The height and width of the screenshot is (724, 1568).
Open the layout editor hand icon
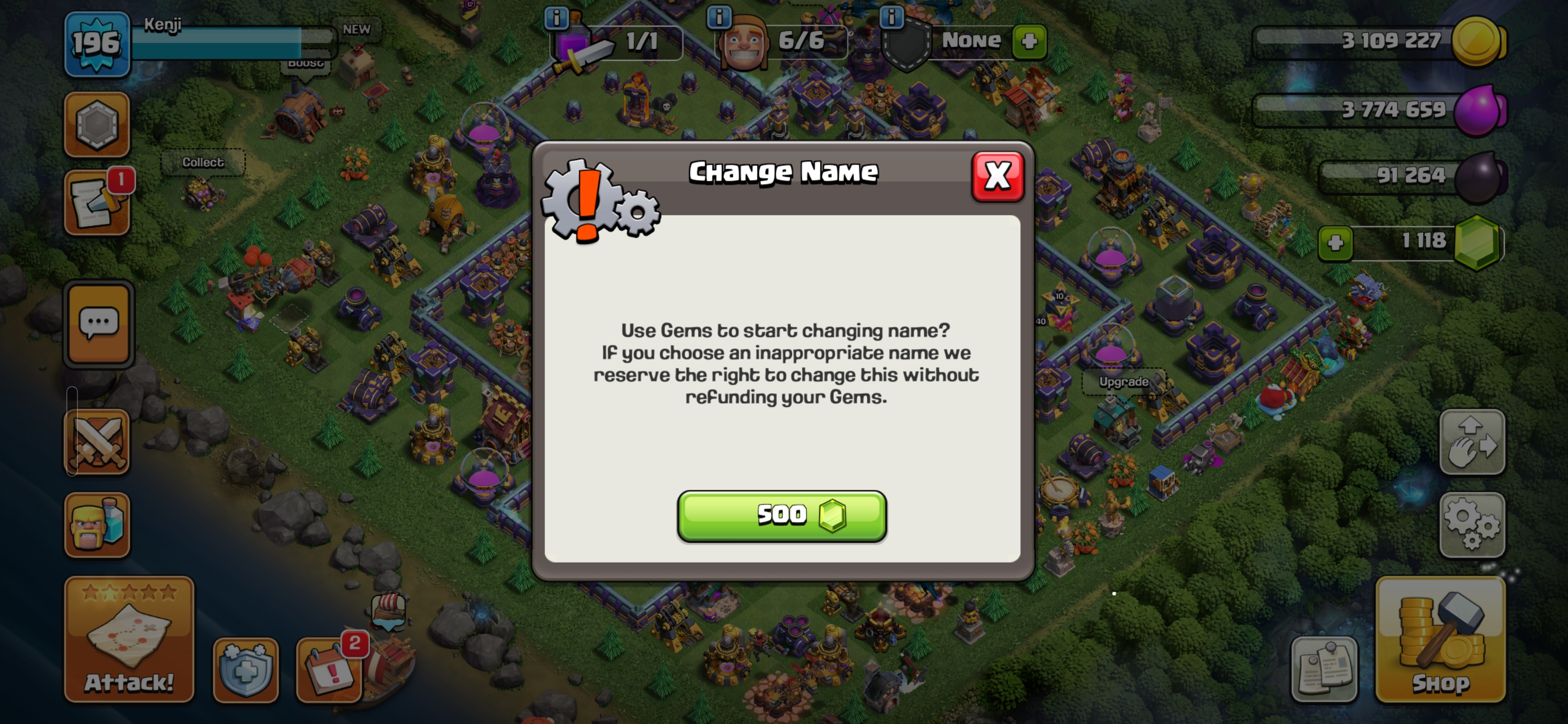pyautogui.click(x=1472, y=442)
